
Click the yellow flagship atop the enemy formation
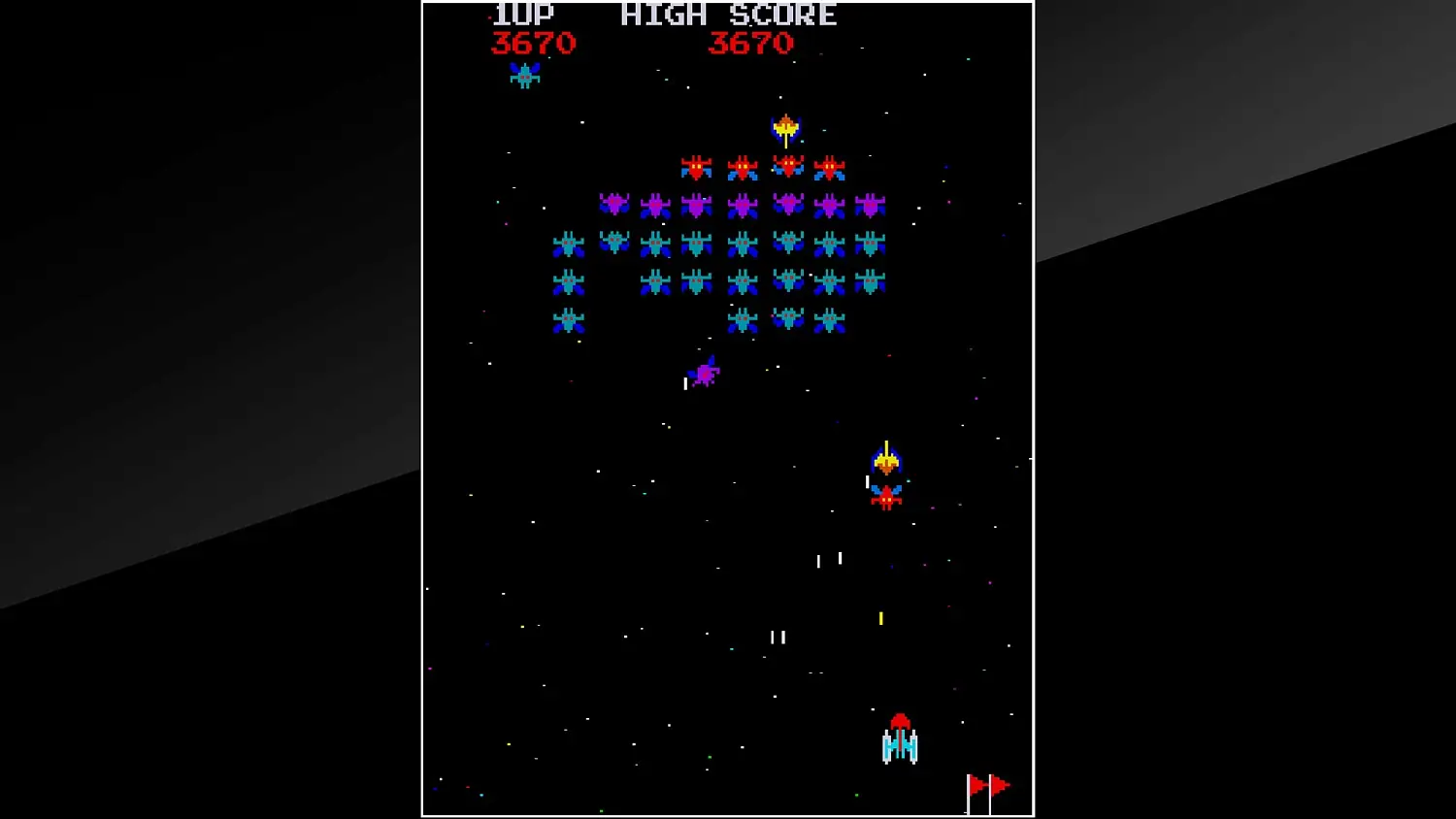tap(784, 128)
